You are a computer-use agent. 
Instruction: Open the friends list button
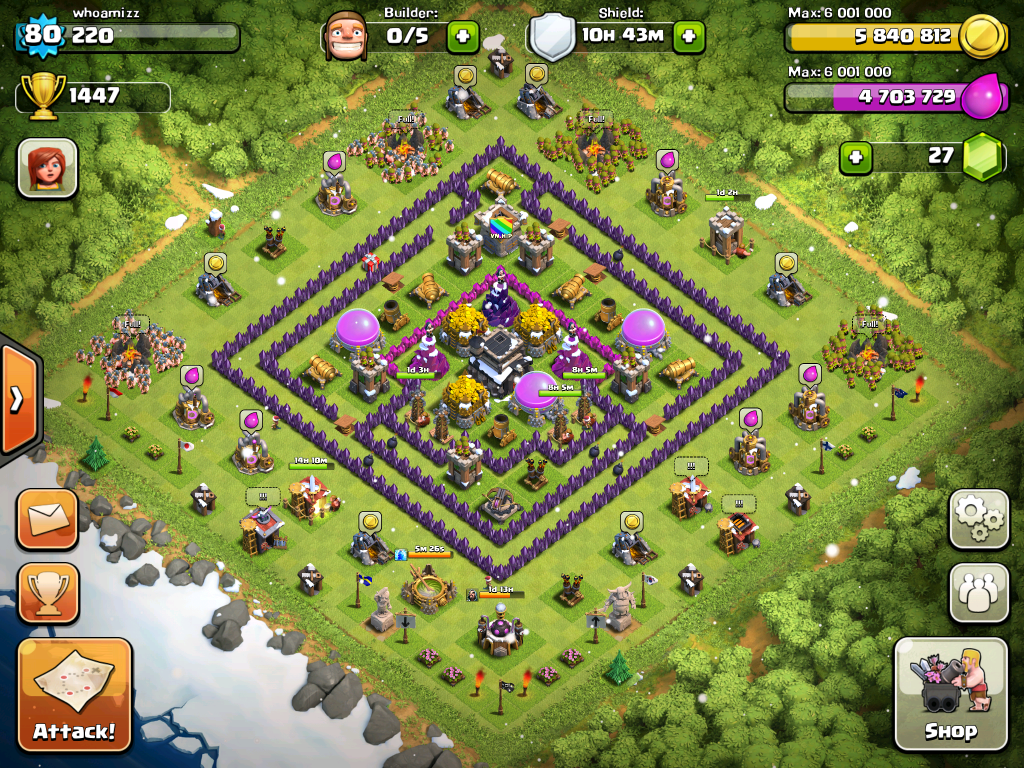[978, 592]
